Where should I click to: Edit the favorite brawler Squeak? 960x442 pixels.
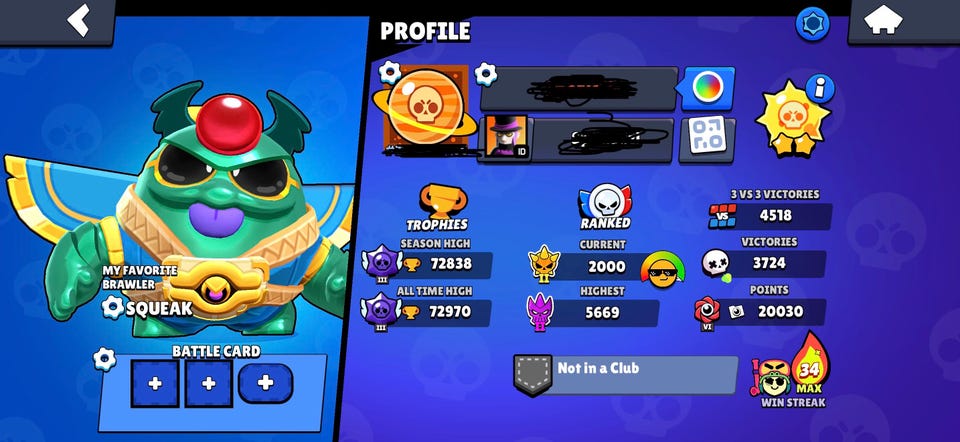(x=117, y=307)
